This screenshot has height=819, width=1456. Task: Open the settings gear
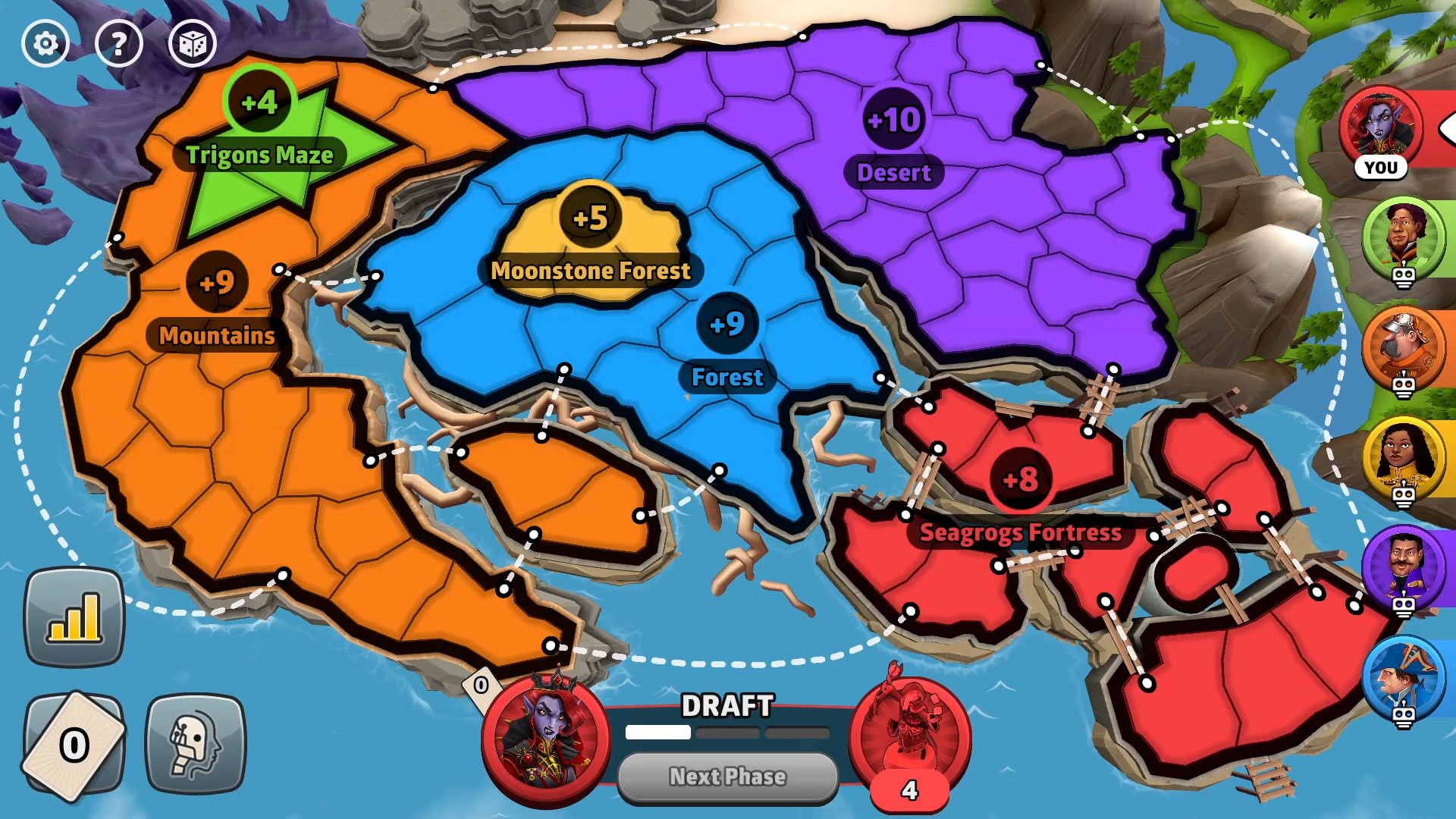coord(45,43)
